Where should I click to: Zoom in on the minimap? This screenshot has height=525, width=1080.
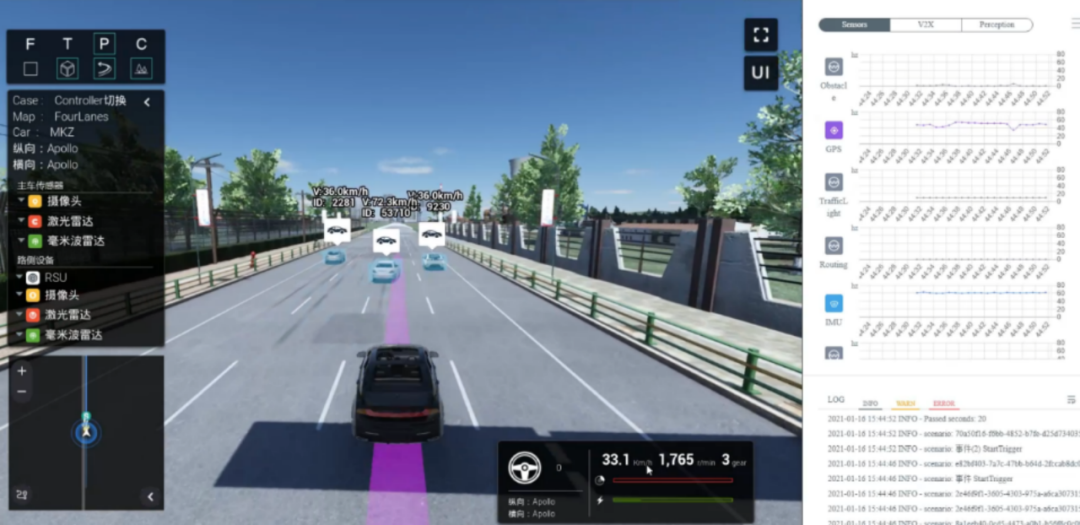pyautogui.click(x=22, y=370)
